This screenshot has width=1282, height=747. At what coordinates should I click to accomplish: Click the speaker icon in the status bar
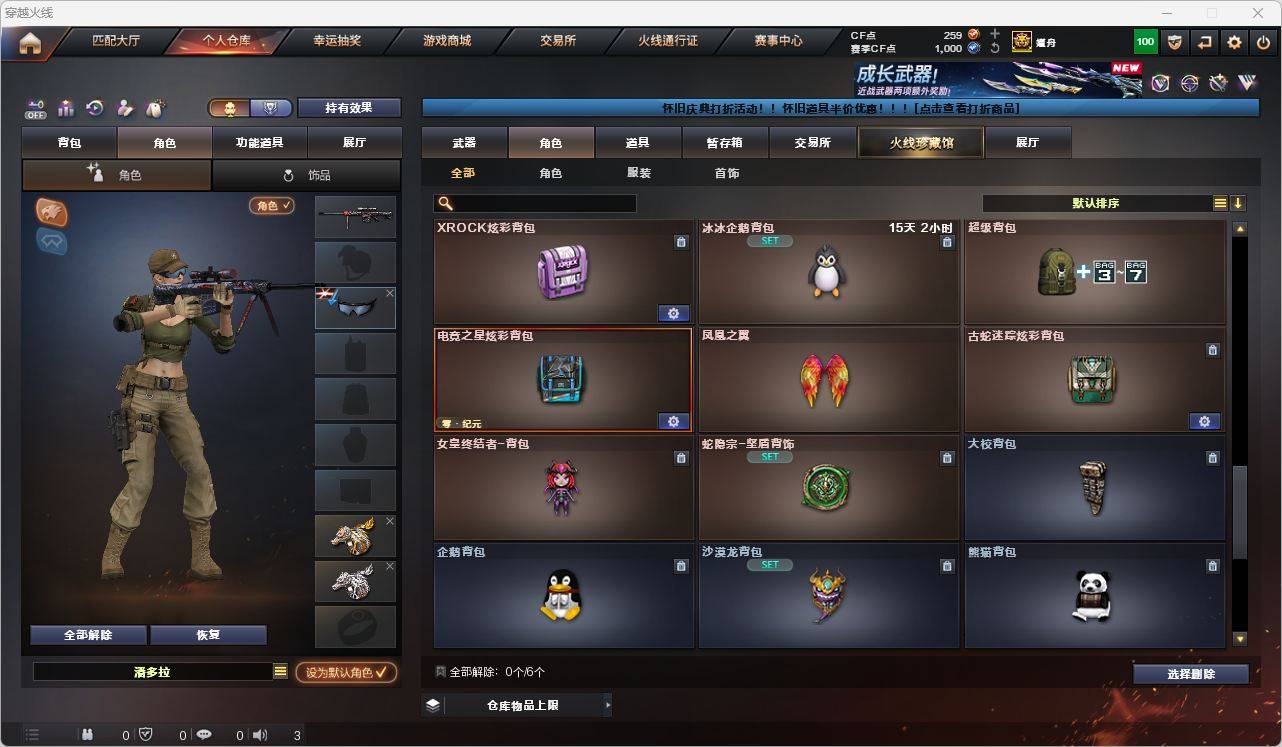tap(259, 734)
